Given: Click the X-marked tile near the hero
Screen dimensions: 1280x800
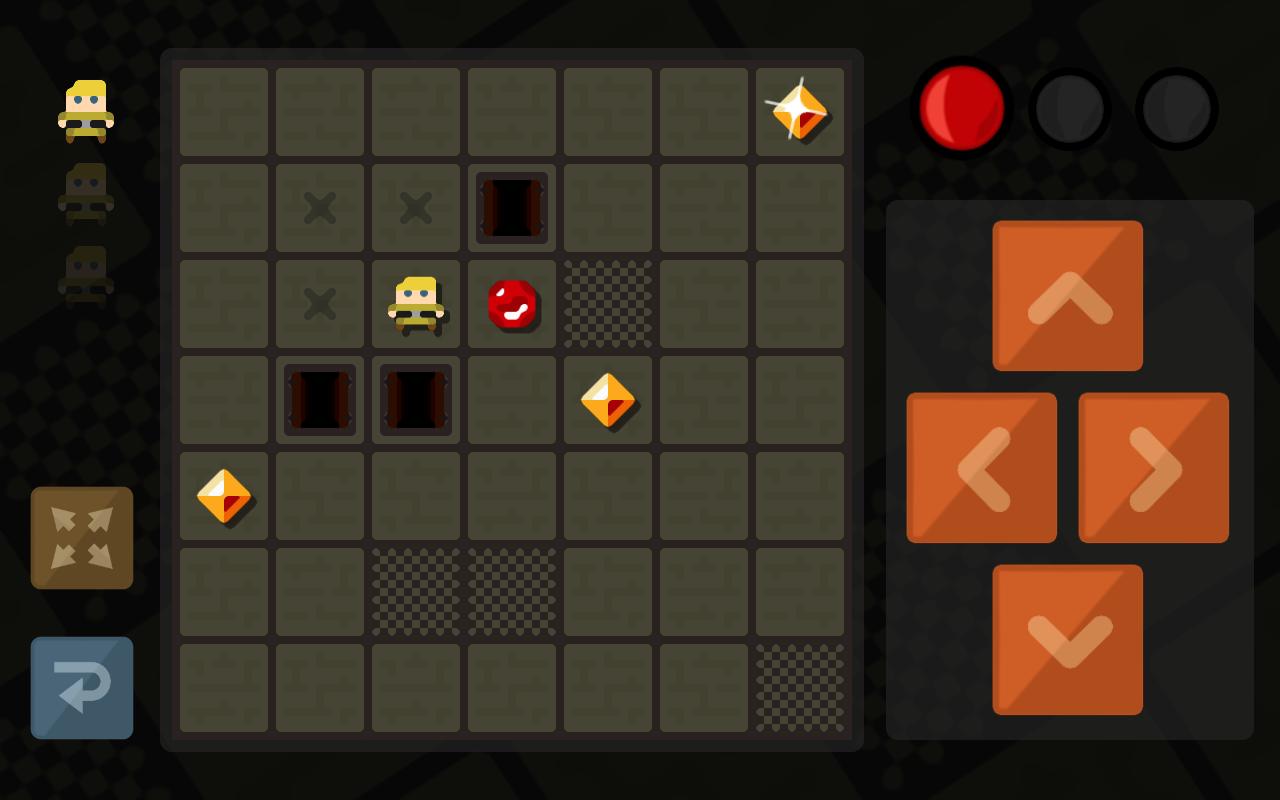Looking at the screenshot, I should point(320,303).
